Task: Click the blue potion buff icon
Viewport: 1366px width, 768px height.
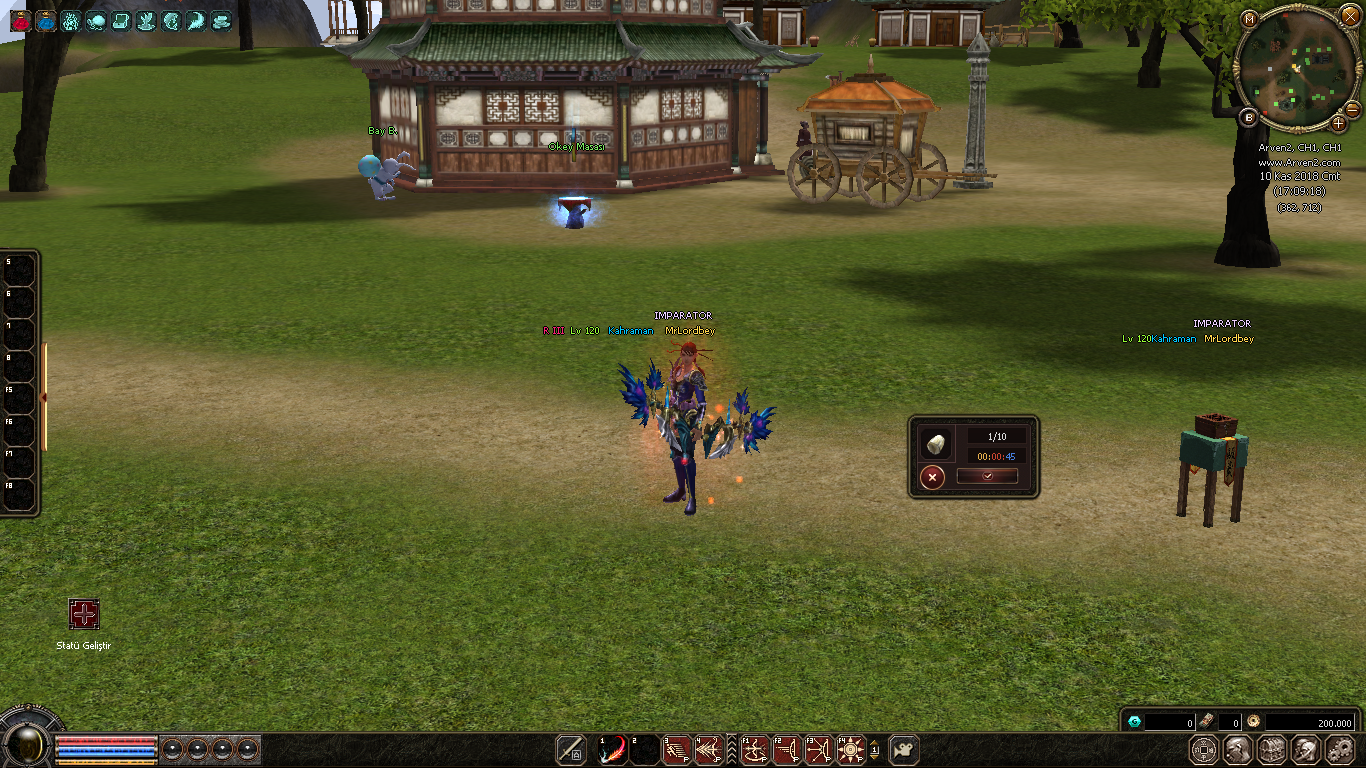Action: (x=46, y=20)
